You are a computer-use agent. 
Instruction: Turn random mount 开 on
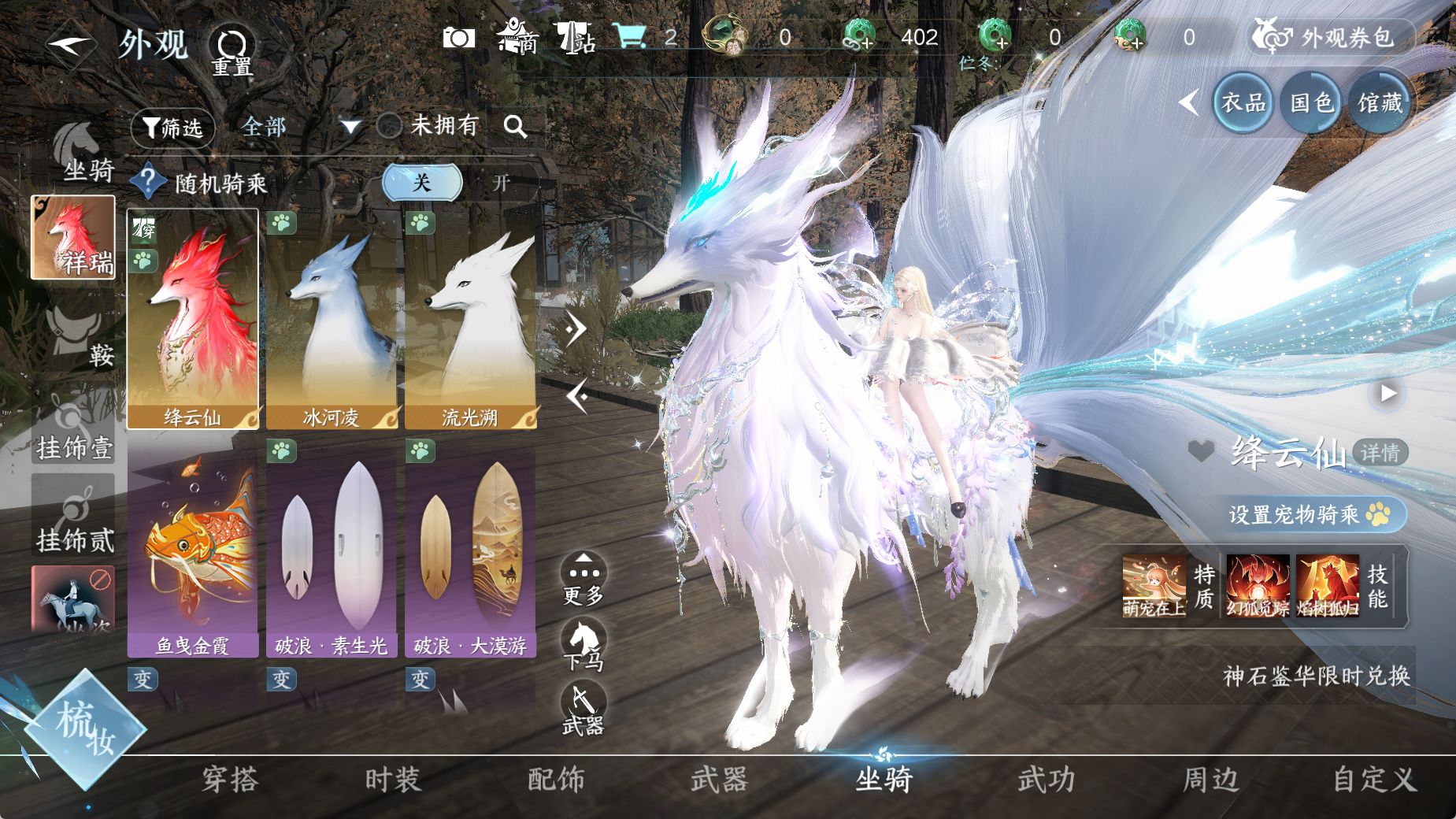tap(501, 183)
